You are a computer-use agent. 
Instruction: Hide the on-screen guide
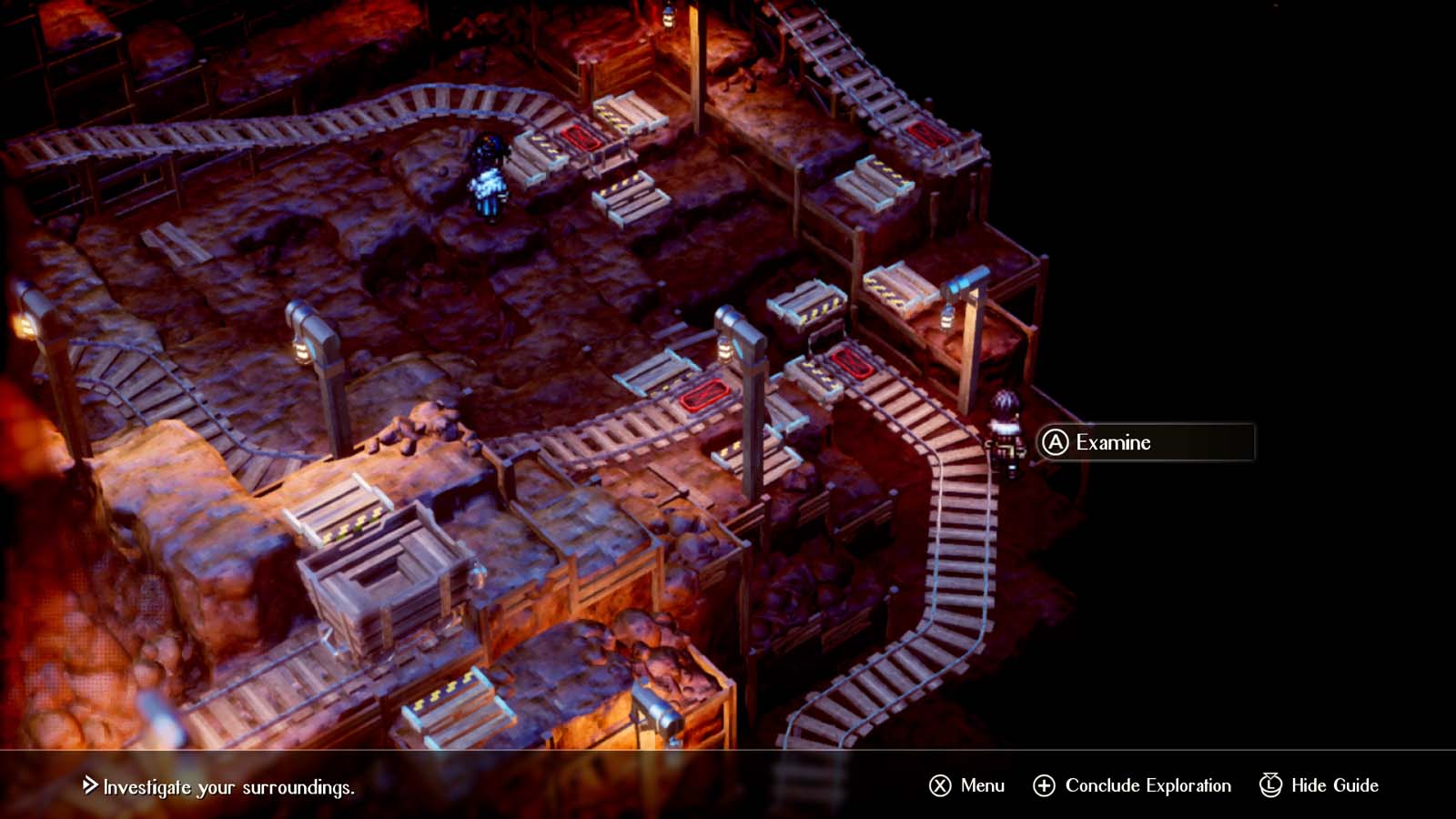[1327, 785]
